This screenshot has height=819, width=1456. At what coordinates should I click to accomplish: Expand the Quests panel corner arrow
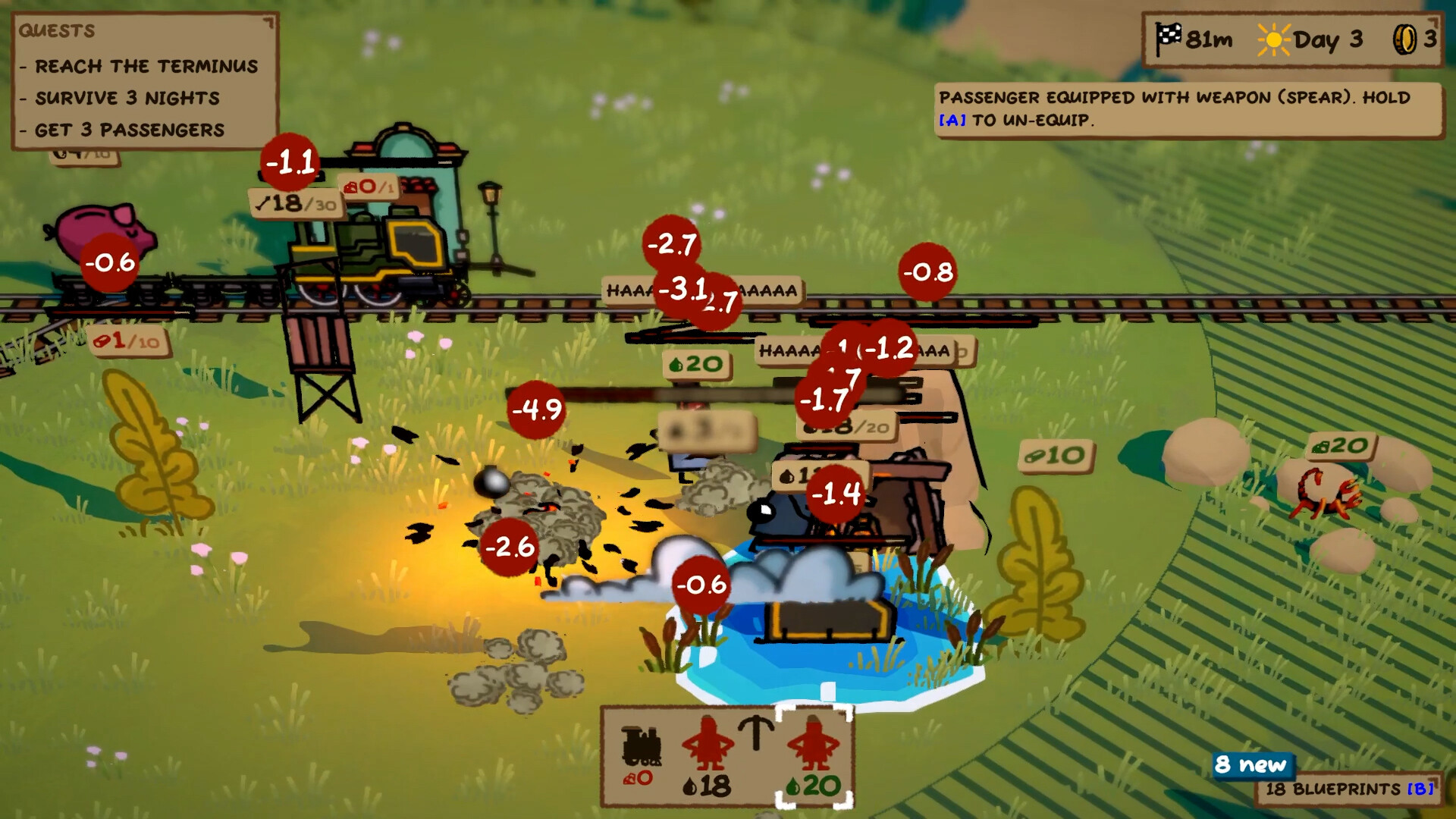tap(267, 24)
